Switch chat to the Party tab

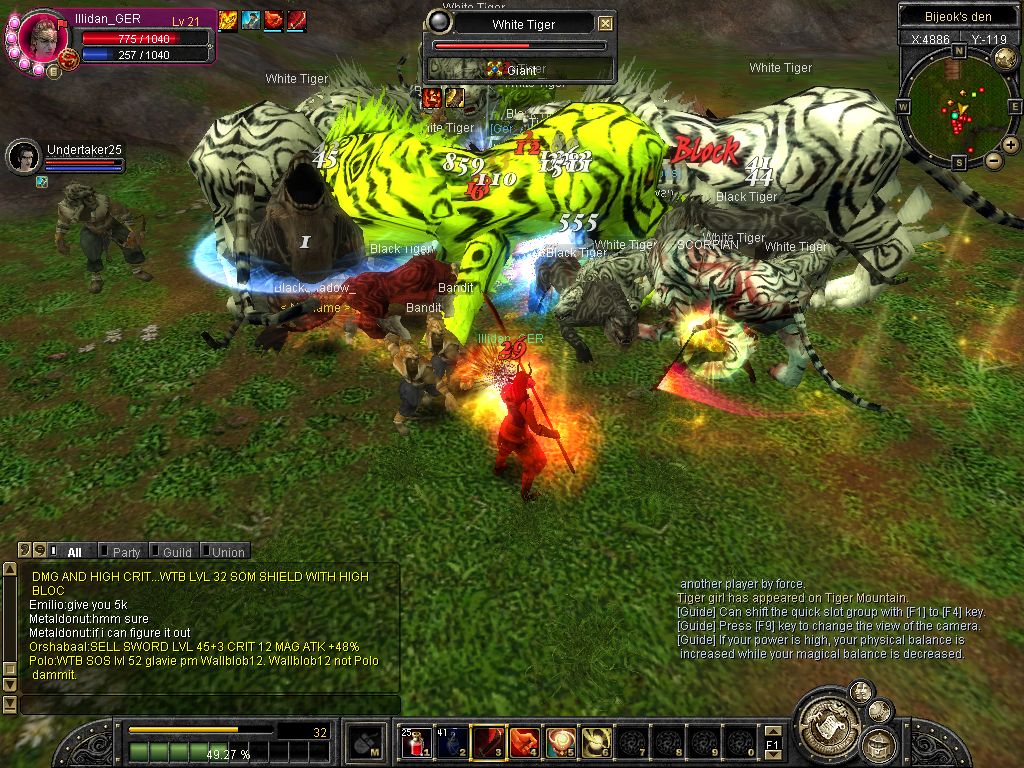126,552
